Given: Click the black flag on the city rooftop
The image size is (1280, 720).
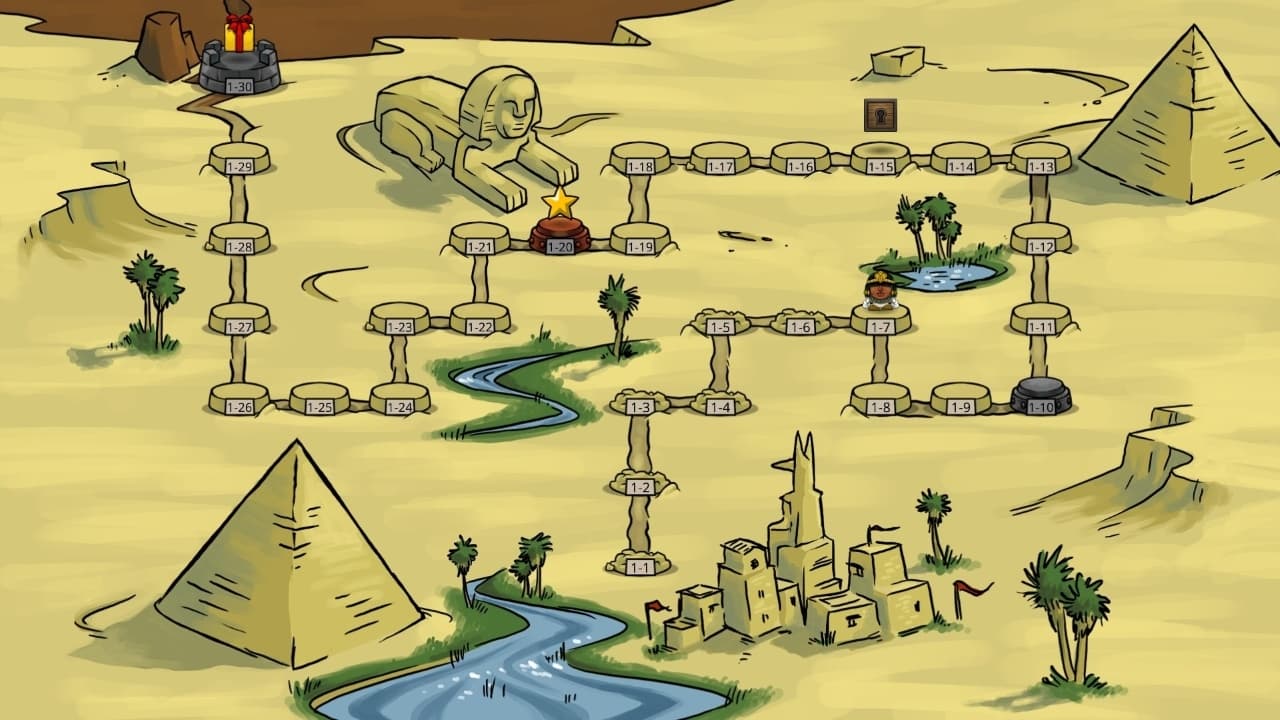Looking at the screenshot, I should point(882,528).
